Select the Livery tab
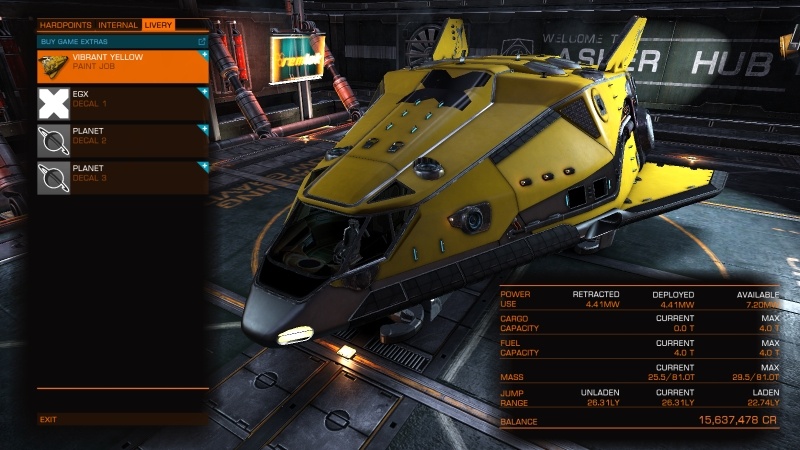Screen dimensions: 800x450 coord(157,24)
